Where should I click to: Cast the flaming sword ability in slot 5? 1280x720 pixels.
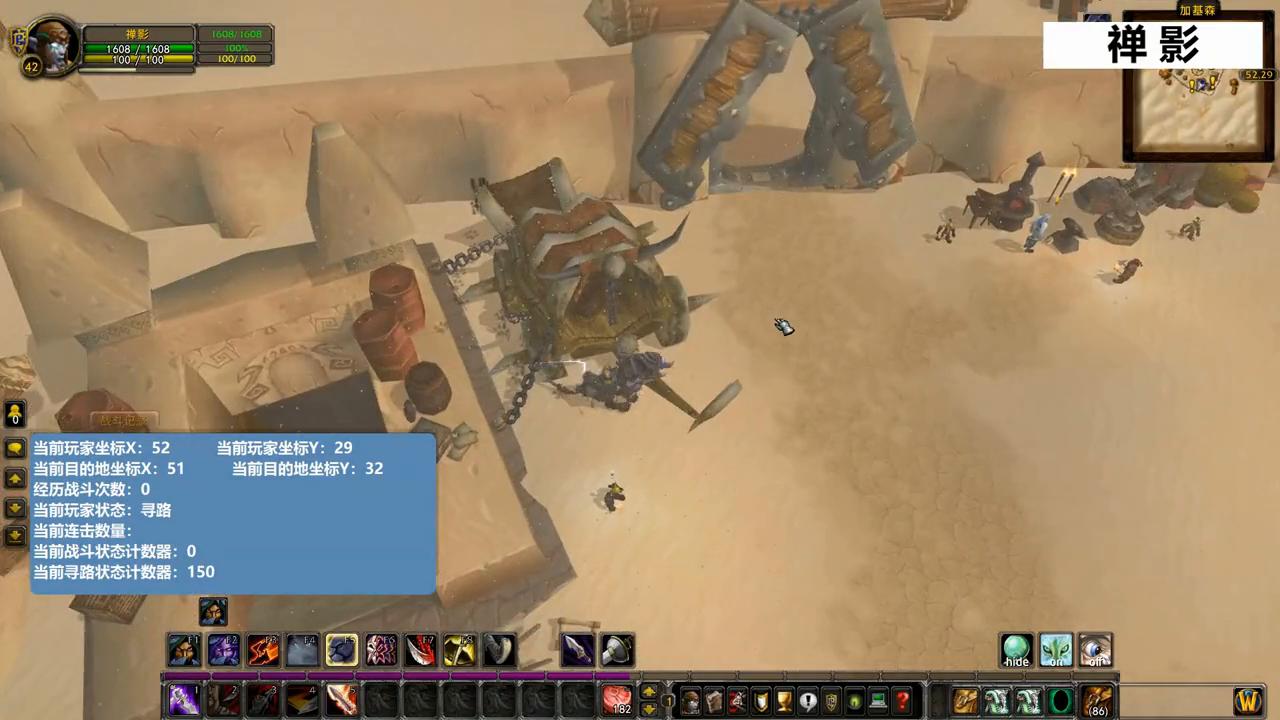coord(342,699)
